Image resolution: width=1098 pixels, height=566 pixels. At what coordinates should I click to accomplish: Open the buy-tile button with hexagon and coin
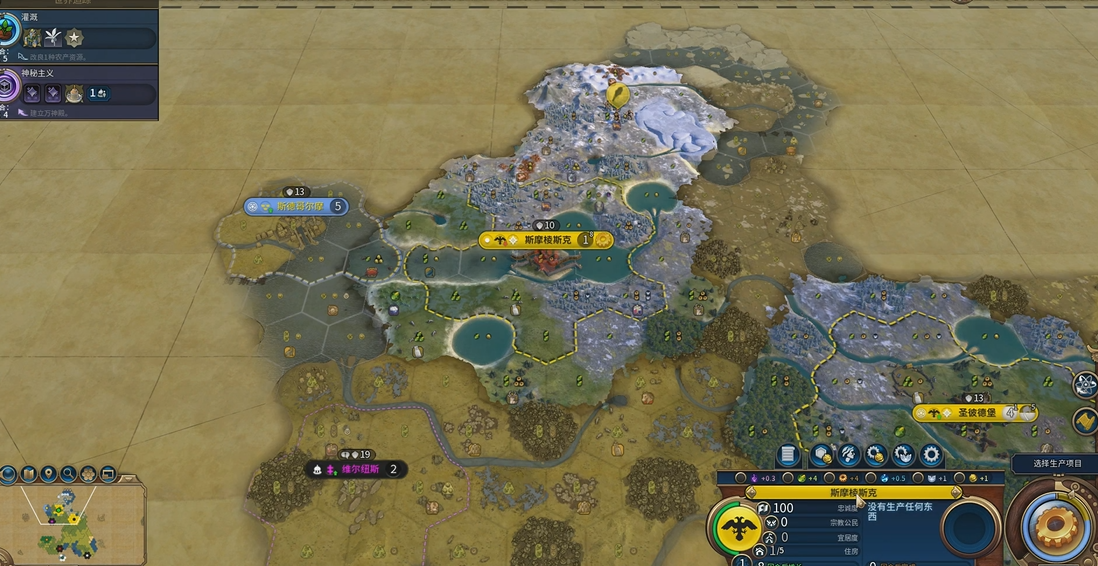pos(820,456)
